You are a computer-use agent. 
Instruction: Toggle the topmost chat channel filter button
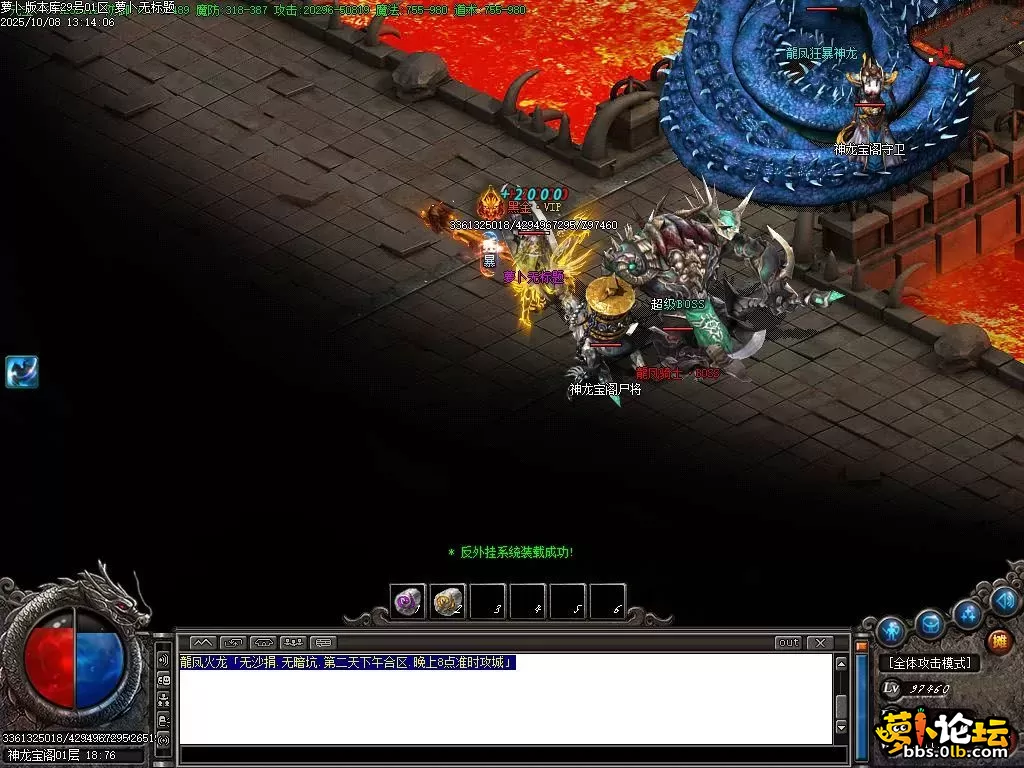click(163, 661)
